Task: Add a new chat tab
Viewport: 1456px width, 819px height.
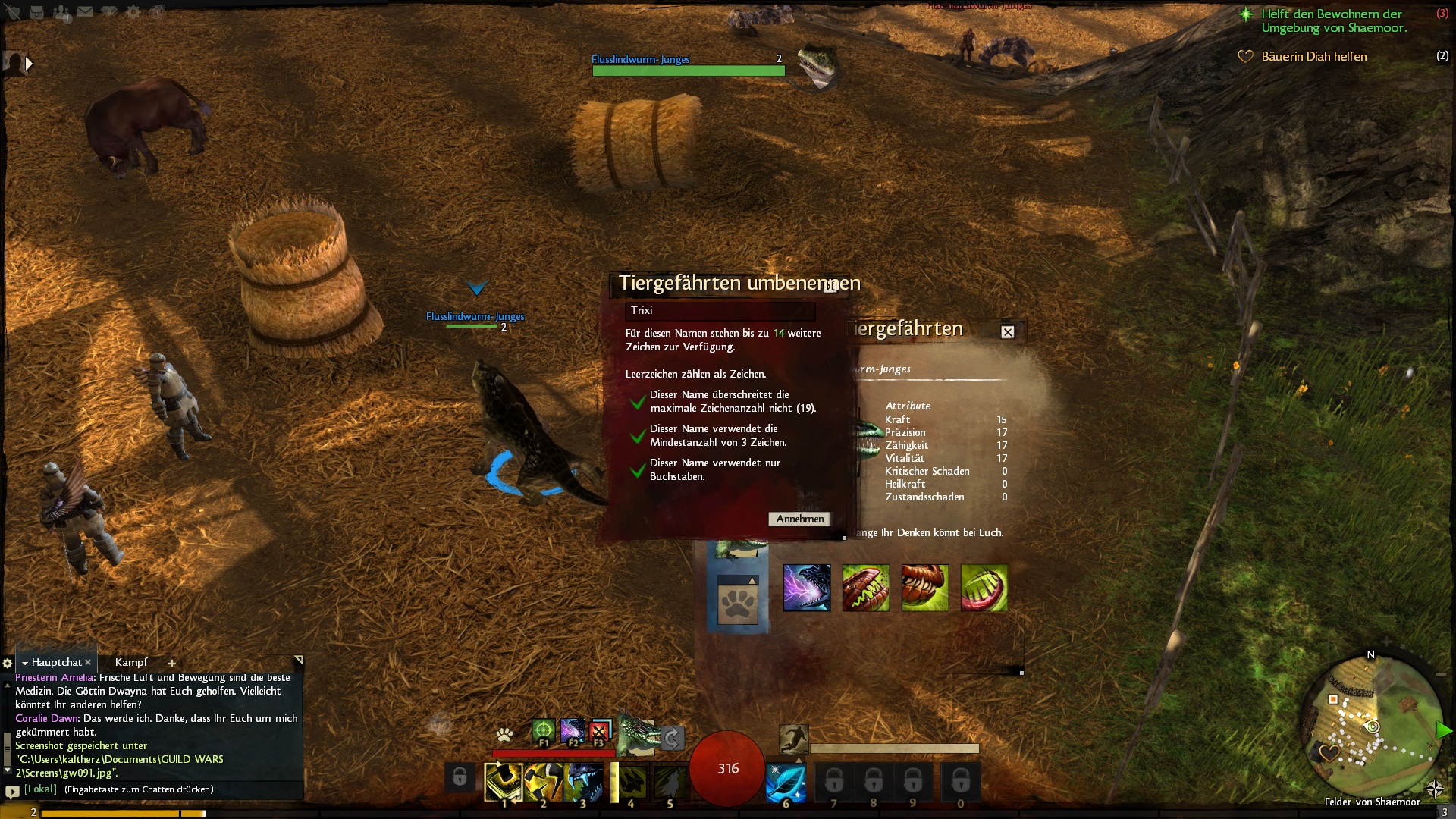Action: coord(172,664)
